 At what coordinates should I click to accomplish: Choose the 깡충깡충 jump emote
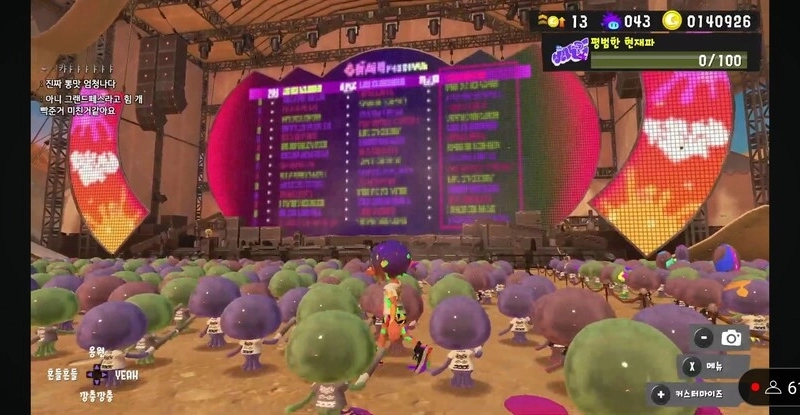[x=97, y=398]
